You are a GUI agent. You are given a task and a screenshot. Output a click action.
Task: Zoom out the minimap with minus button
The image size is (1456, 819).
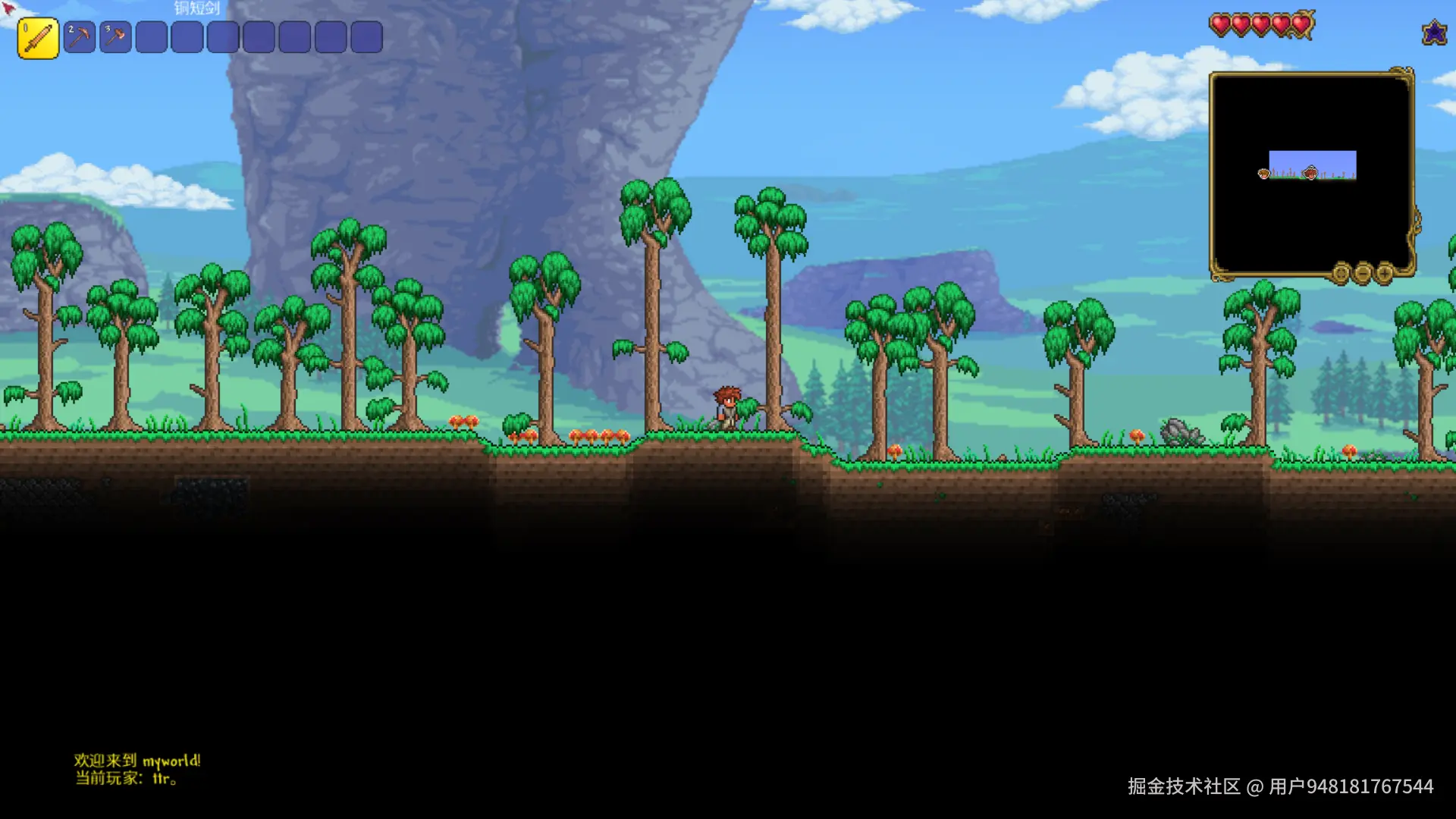pyautogui.click(x=1363, y=273)
